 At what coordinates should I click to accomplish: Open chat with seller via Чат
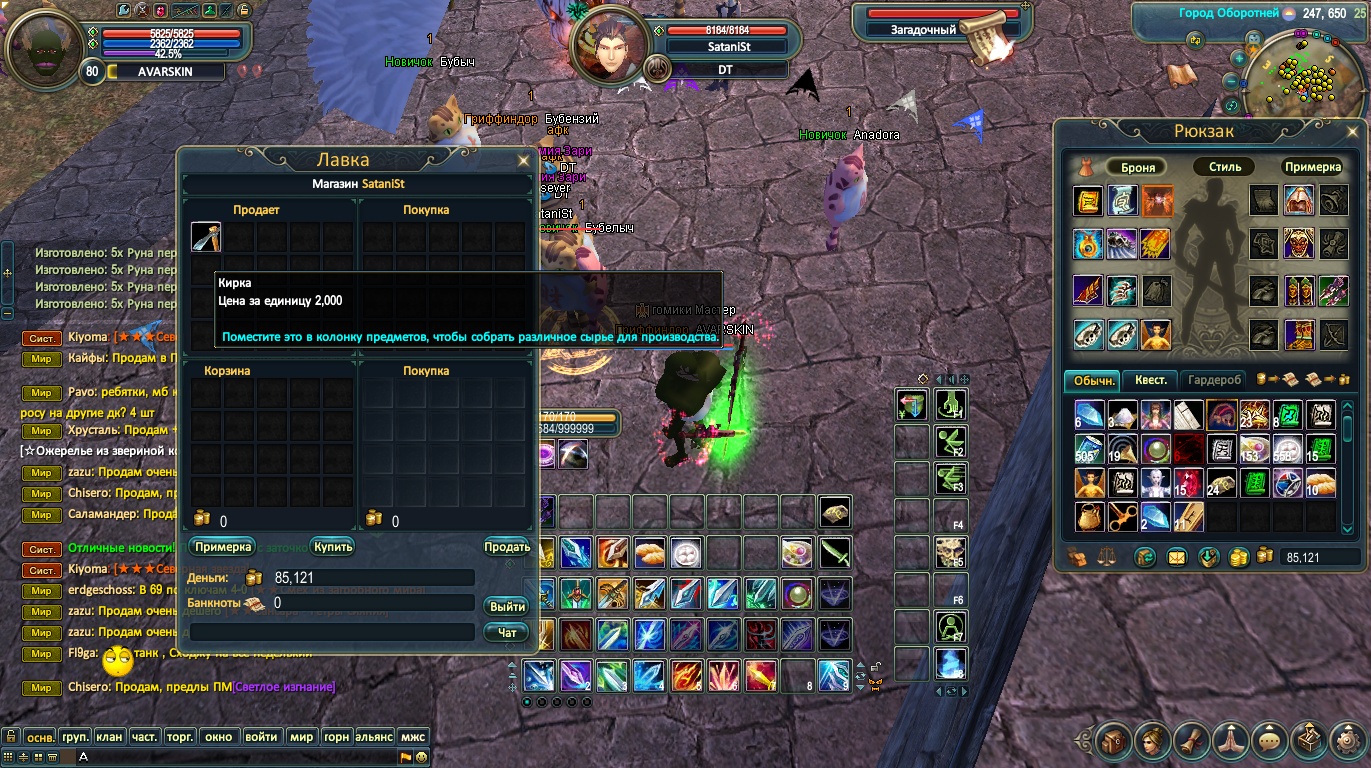(507, 632)
